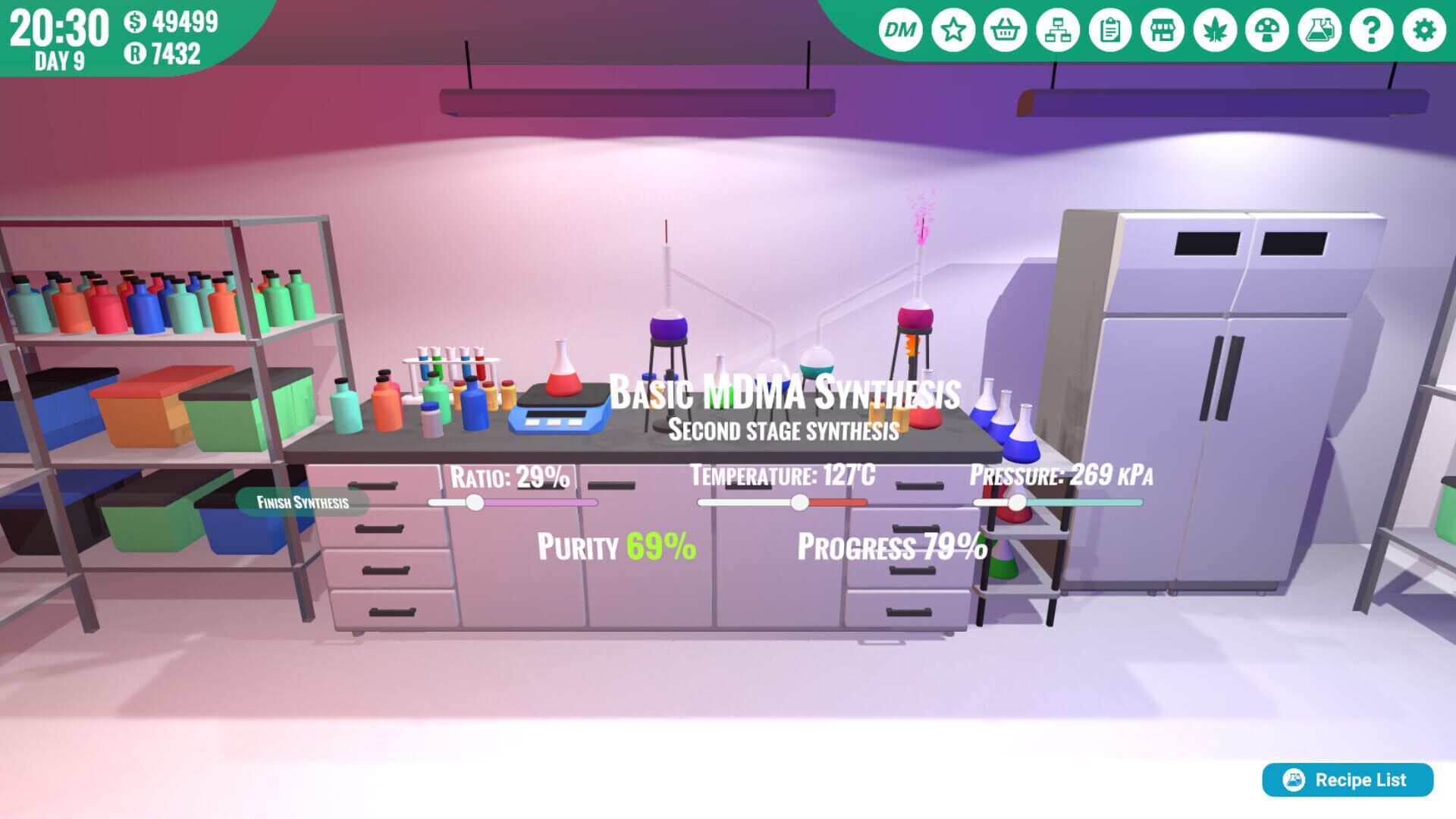
Task: Open the help question mark panel
Action: pos(1371,30)
